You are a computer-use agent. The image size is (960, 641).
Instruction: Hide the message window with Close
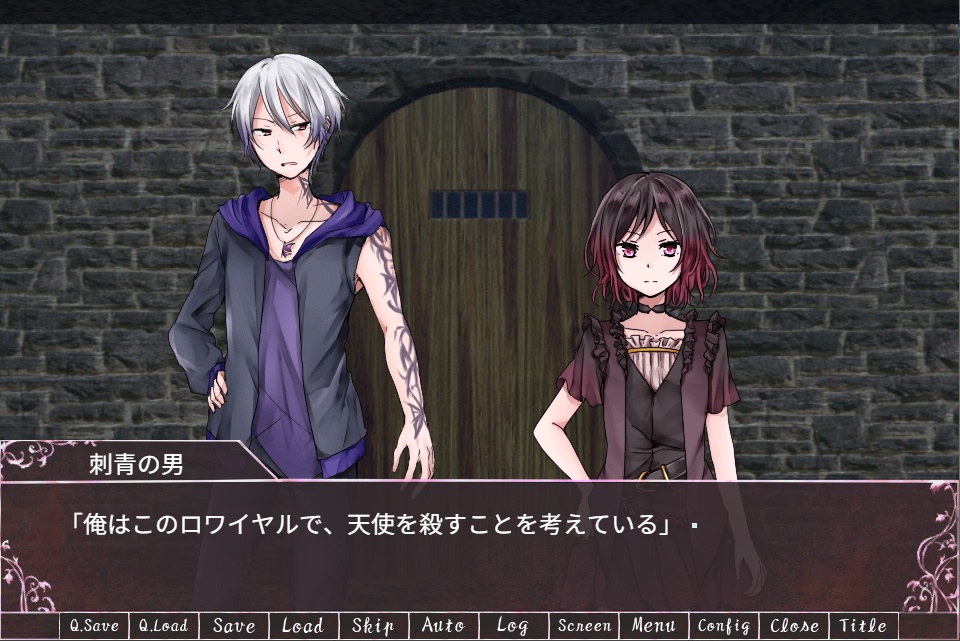click(794, 626)
